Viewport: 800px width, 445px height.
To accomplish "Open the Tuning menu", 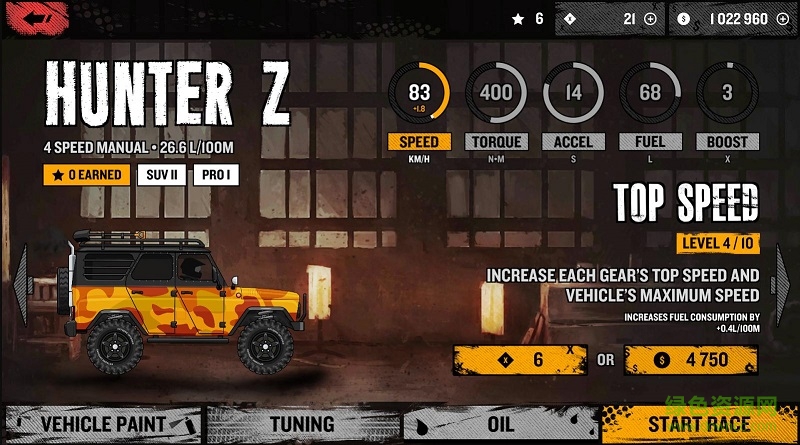I will click(302, 424).
